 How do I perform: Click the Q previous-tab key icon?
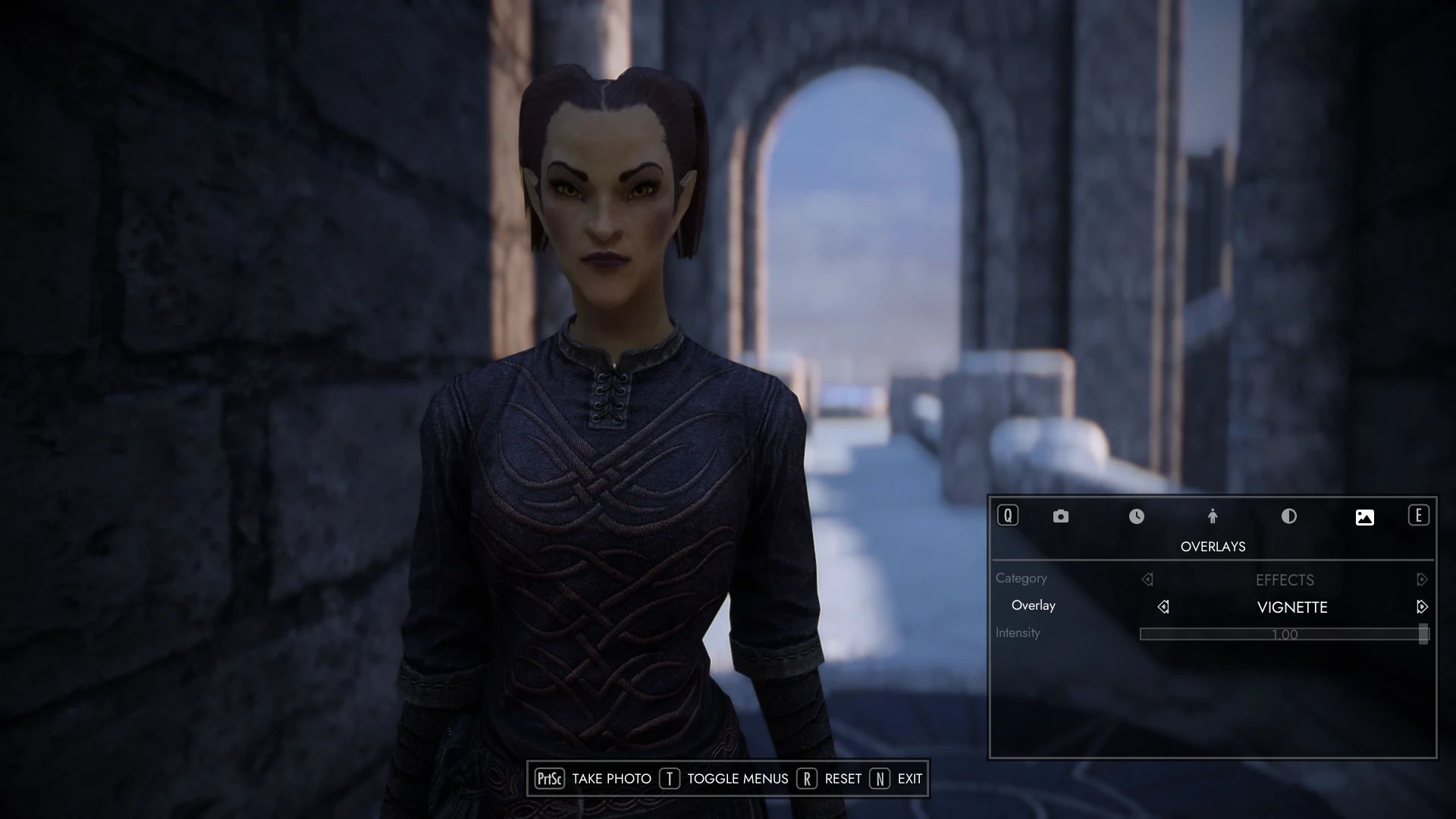click(x=1007, y=516)
